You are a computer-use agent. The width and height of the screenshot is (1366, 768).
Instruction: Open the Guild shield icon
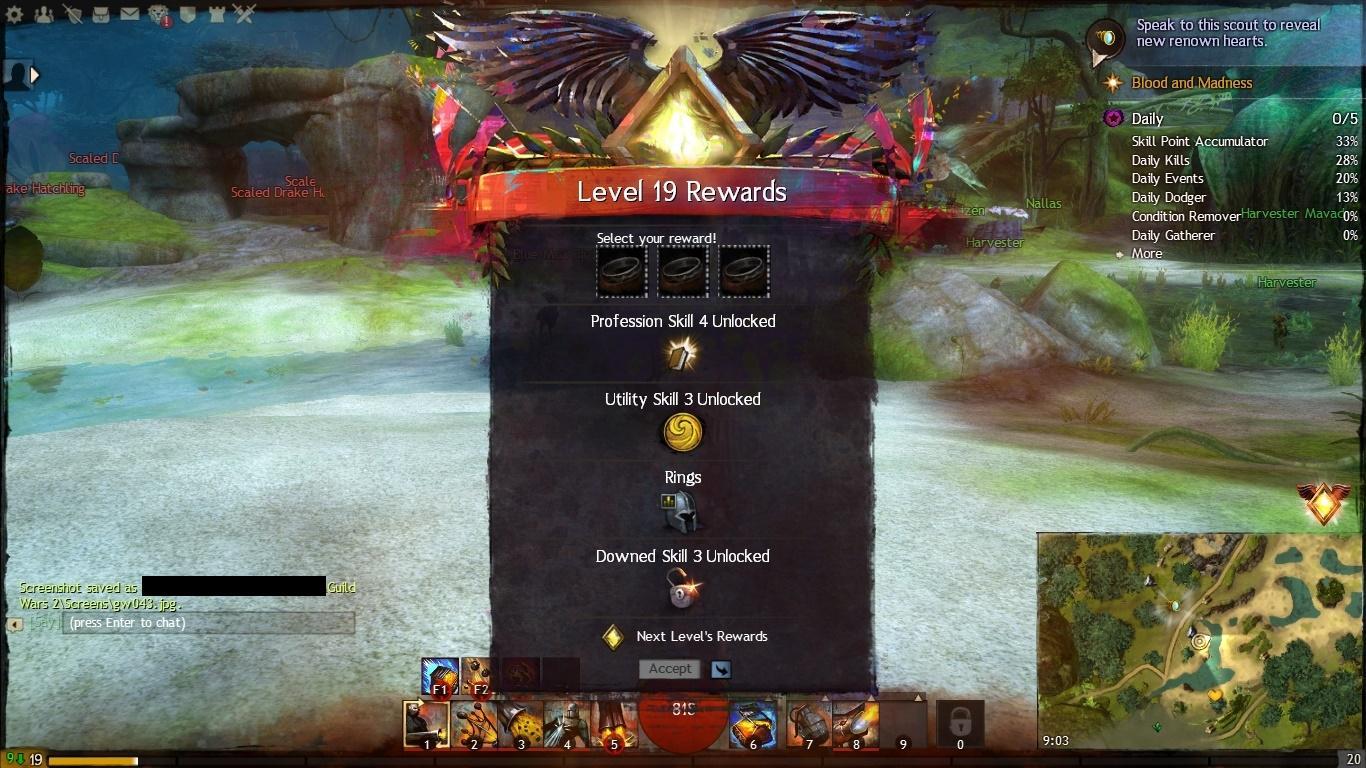[187, 14]
